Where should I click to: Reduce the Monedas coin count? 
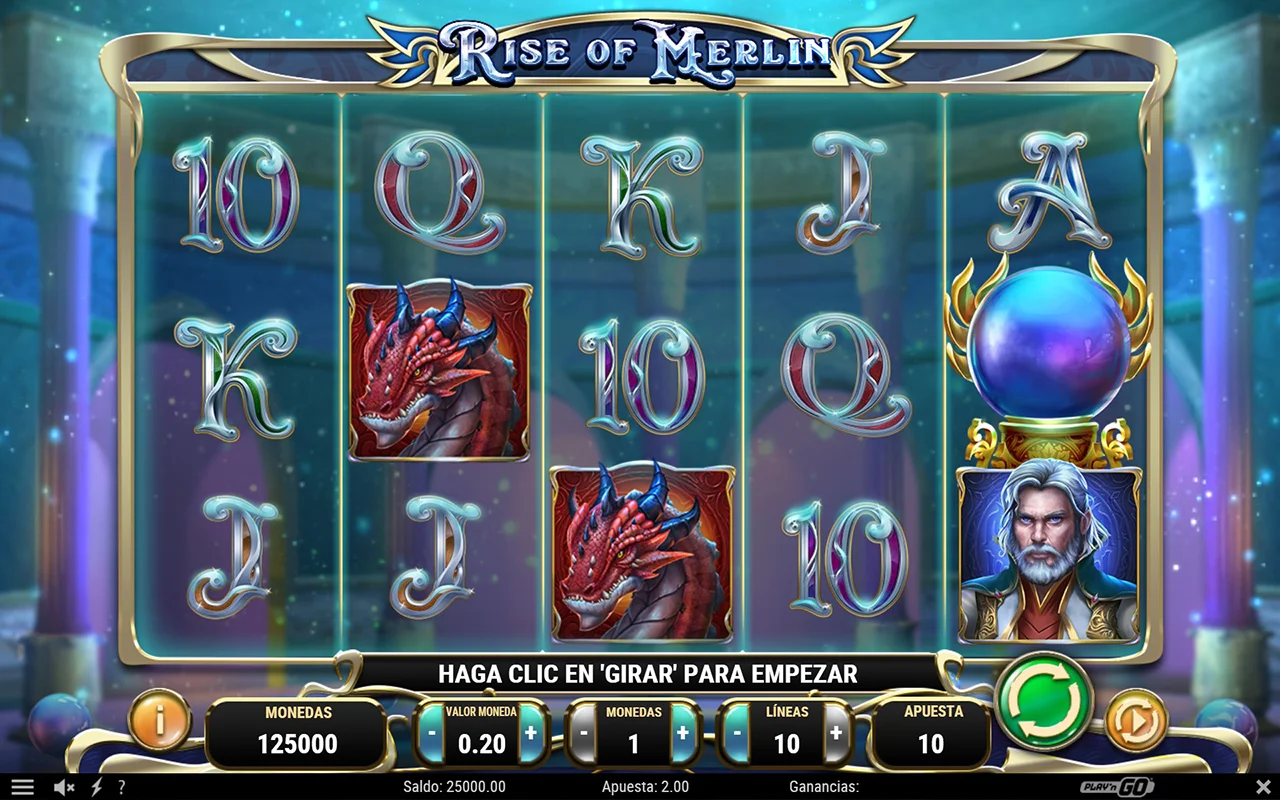[x=583, y=732]
